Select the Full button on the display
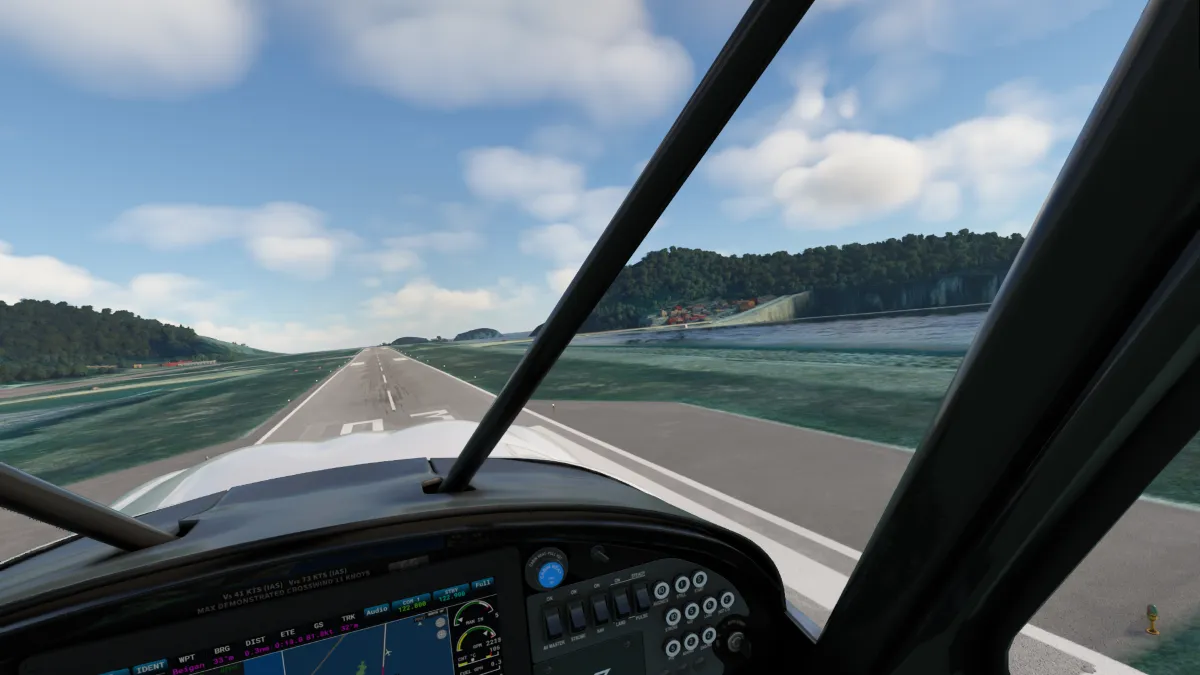The width and height of the screenshot is (1200, 675). click(482, 583)
